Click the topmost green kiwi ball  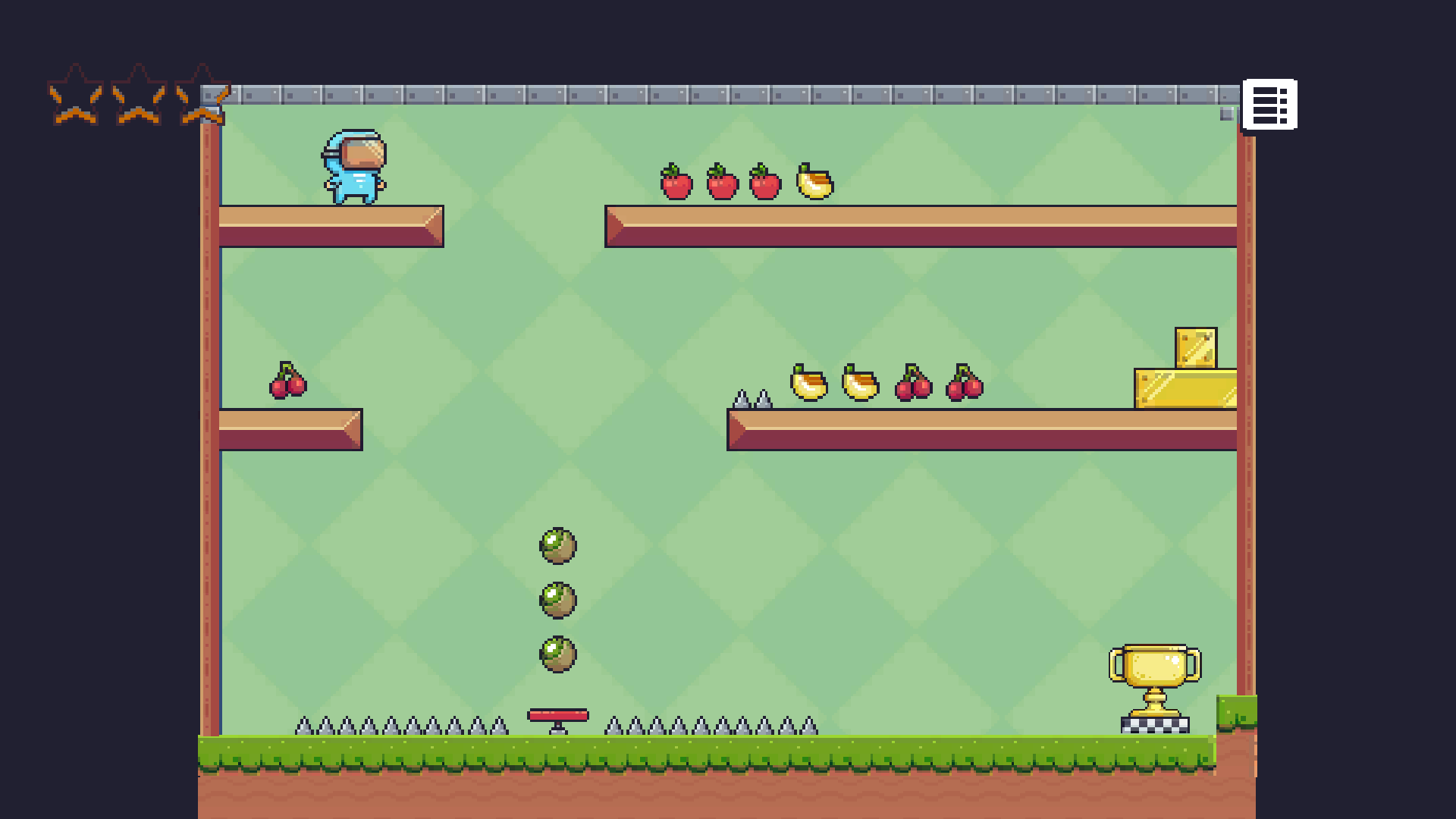(x=559, y=546)
